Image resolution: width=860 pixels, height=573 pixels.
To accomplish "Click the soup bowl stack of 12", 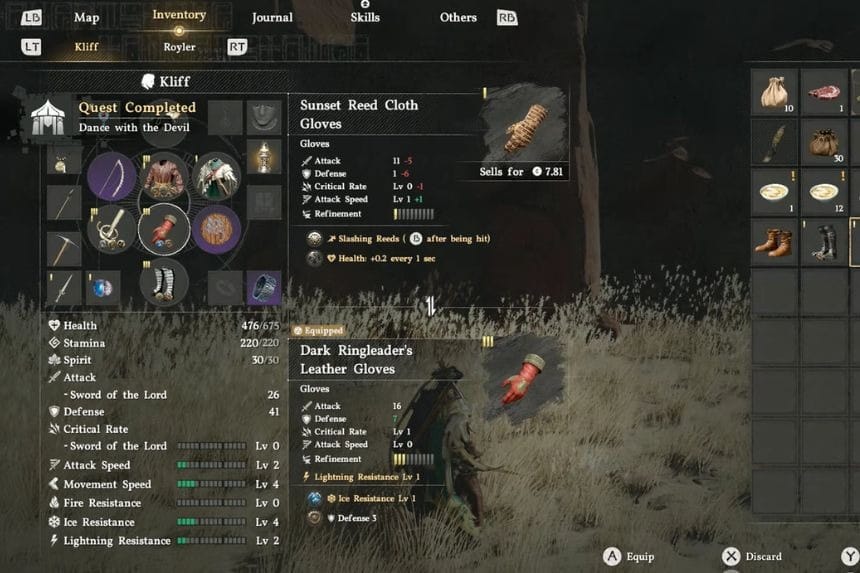I will (x=824, y=192).
